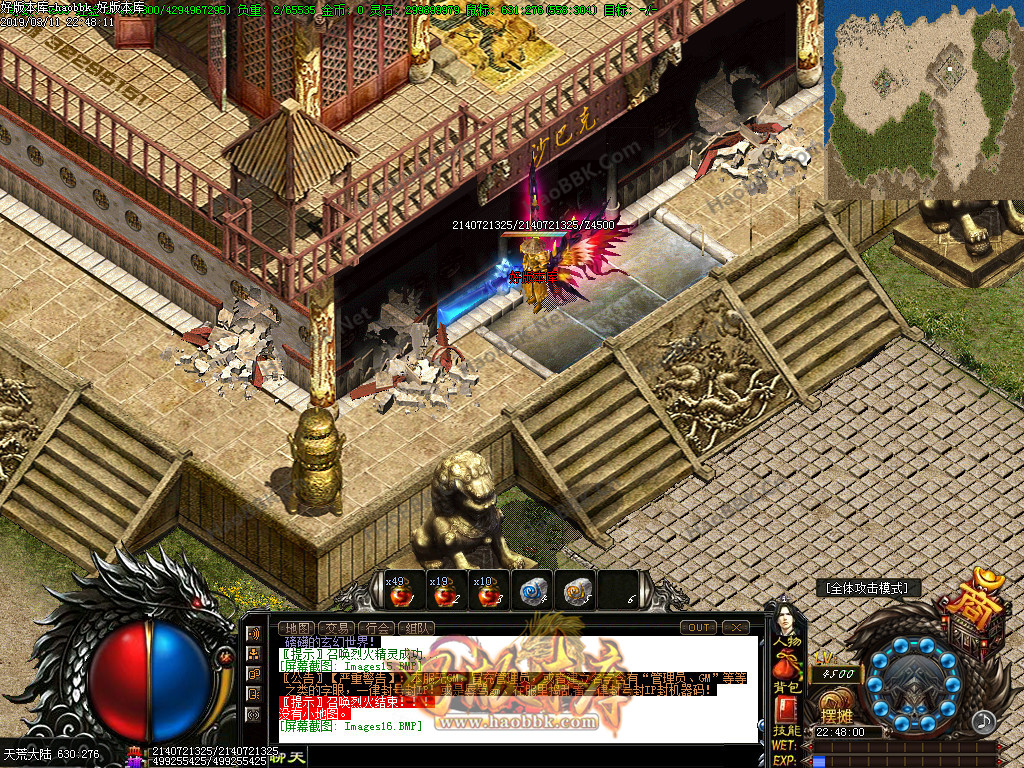The height and width of the screenshot is (768, 1024).
Task: Toggle the music note sound button
Action: [x=984, y=720]
